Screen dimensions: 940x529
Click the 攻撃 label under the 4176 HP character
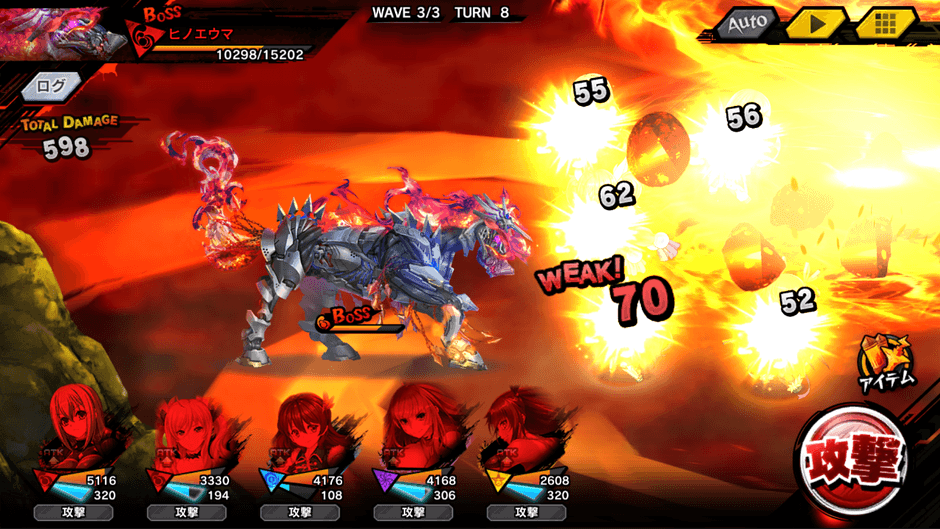300,512
